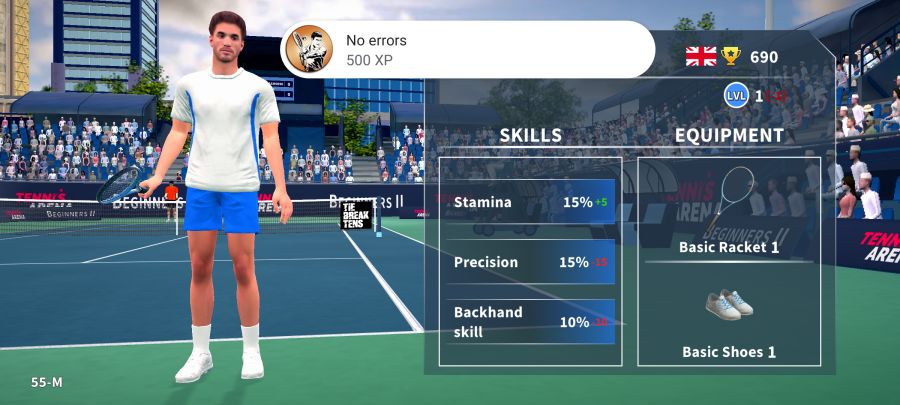Click the British flag icon
Screen dimensions: 900x405
701,57
